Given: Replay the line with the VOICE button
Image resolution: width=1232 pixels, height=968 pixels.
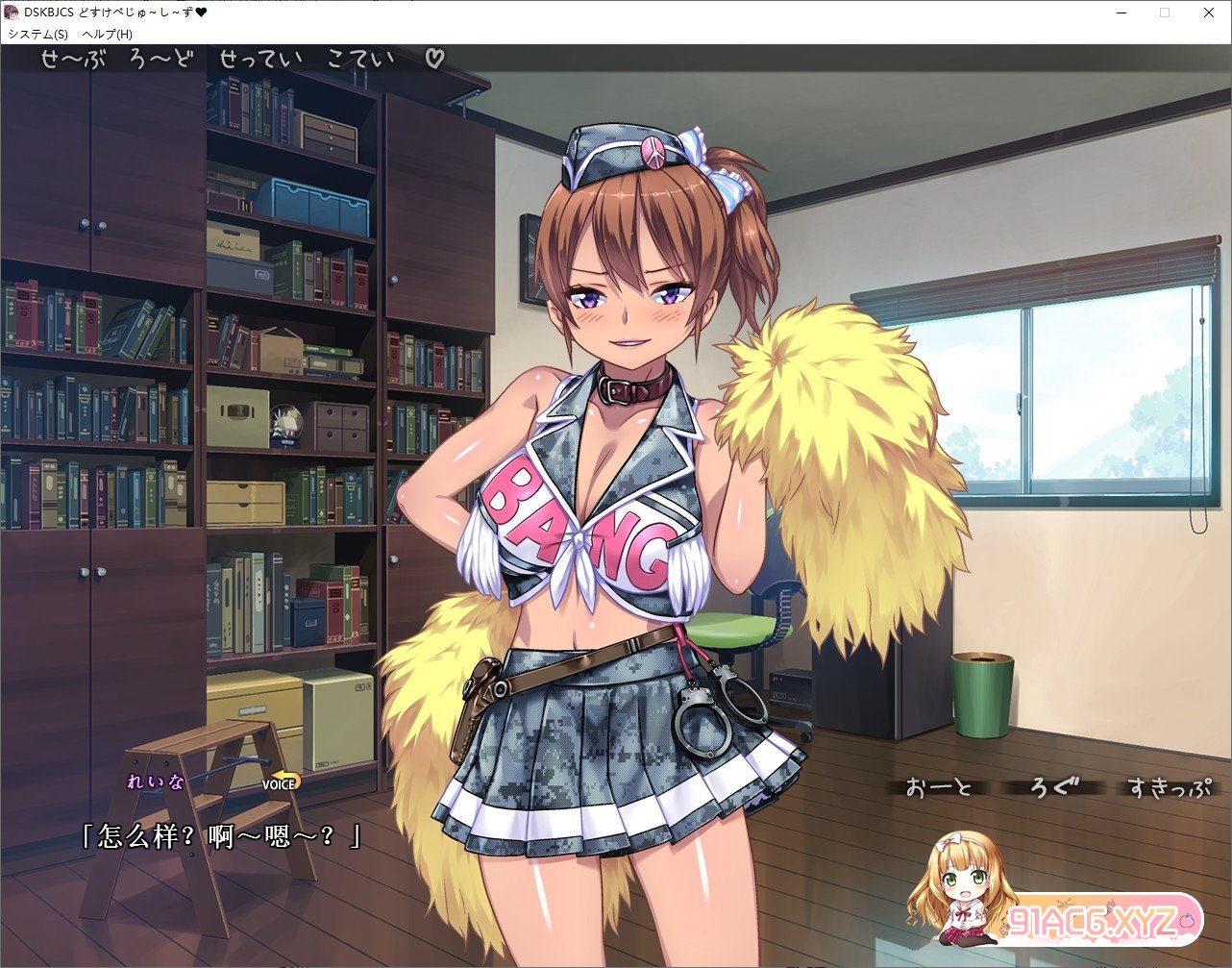Looking at the screenshot, I should [x=281, y=782].
